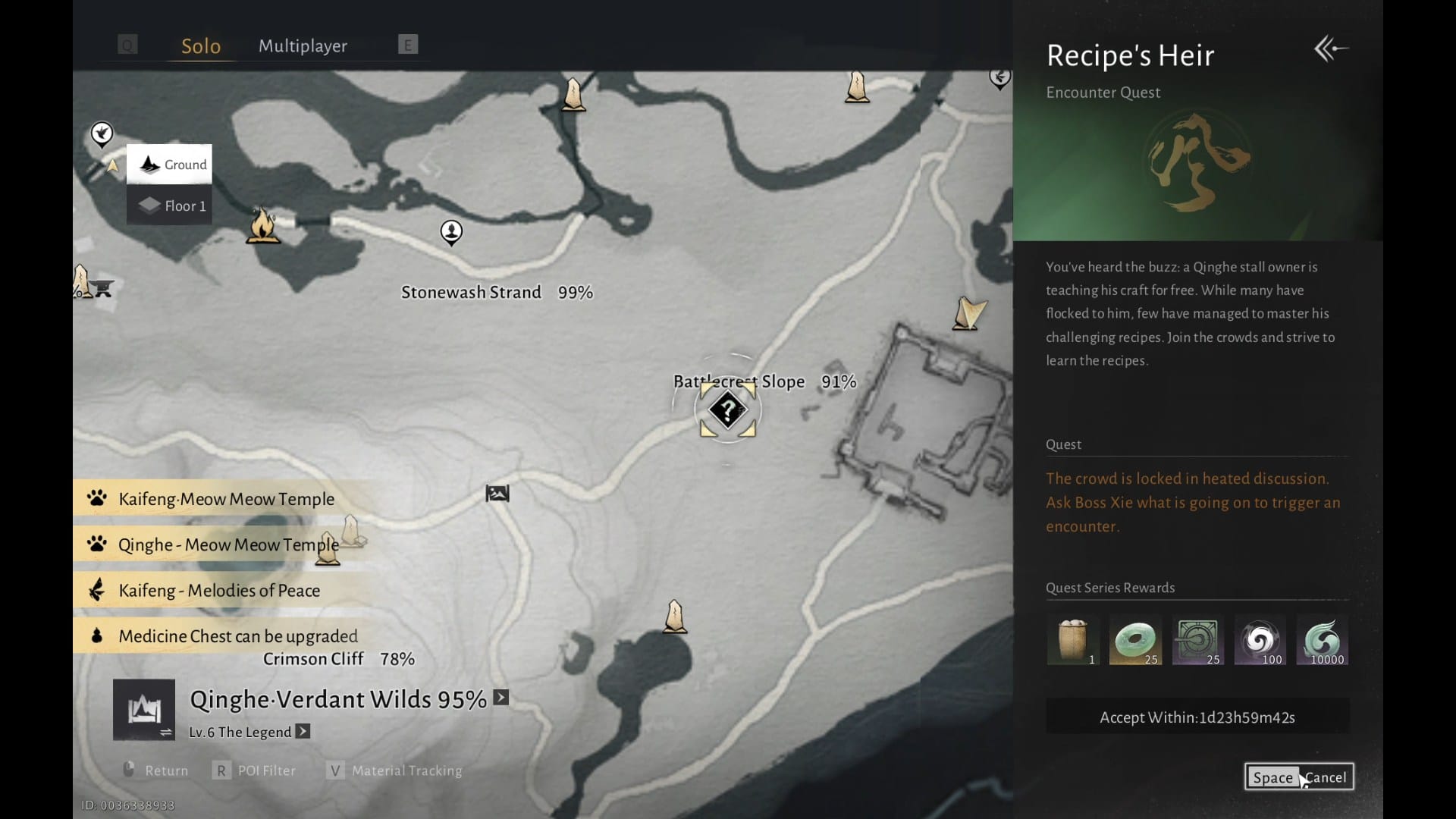This screenshot has height=819, width=1456.
Task: Switch map to Floor 1
Action: click(x=169, y=206)
